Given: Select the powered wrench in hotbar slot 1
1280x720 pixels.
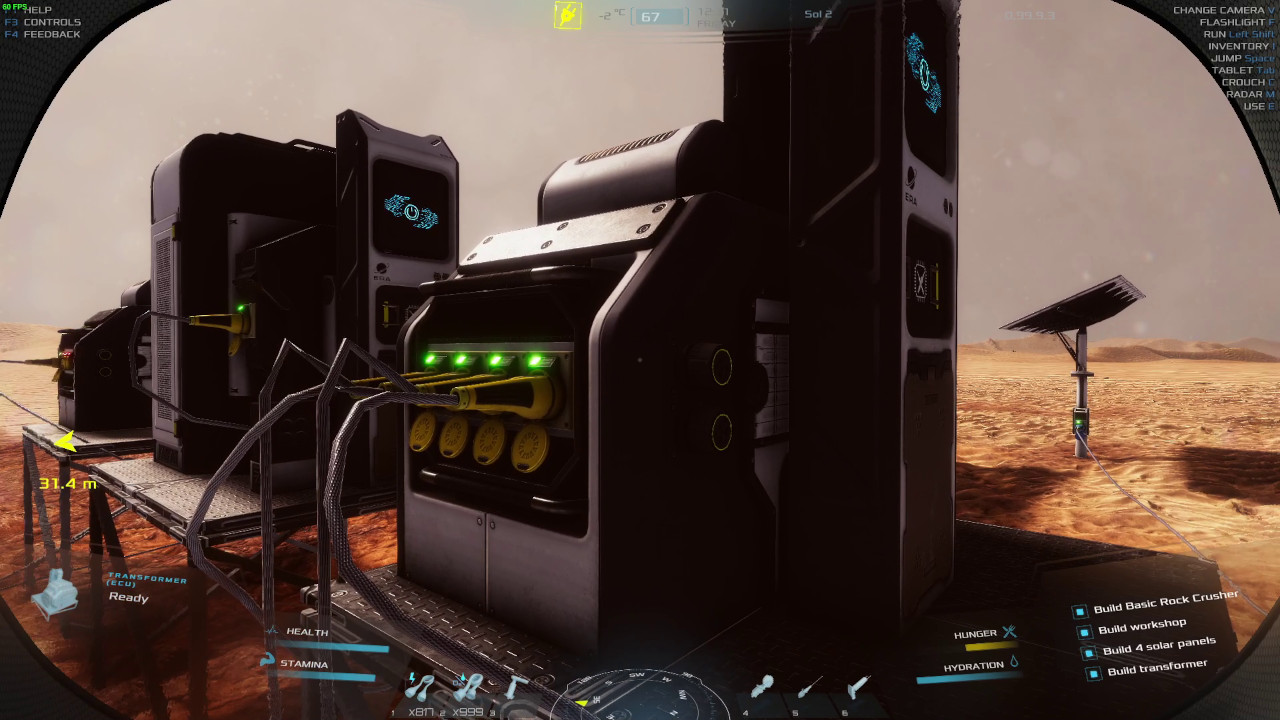Looking at the screenshot, I should tap(420, 690).
